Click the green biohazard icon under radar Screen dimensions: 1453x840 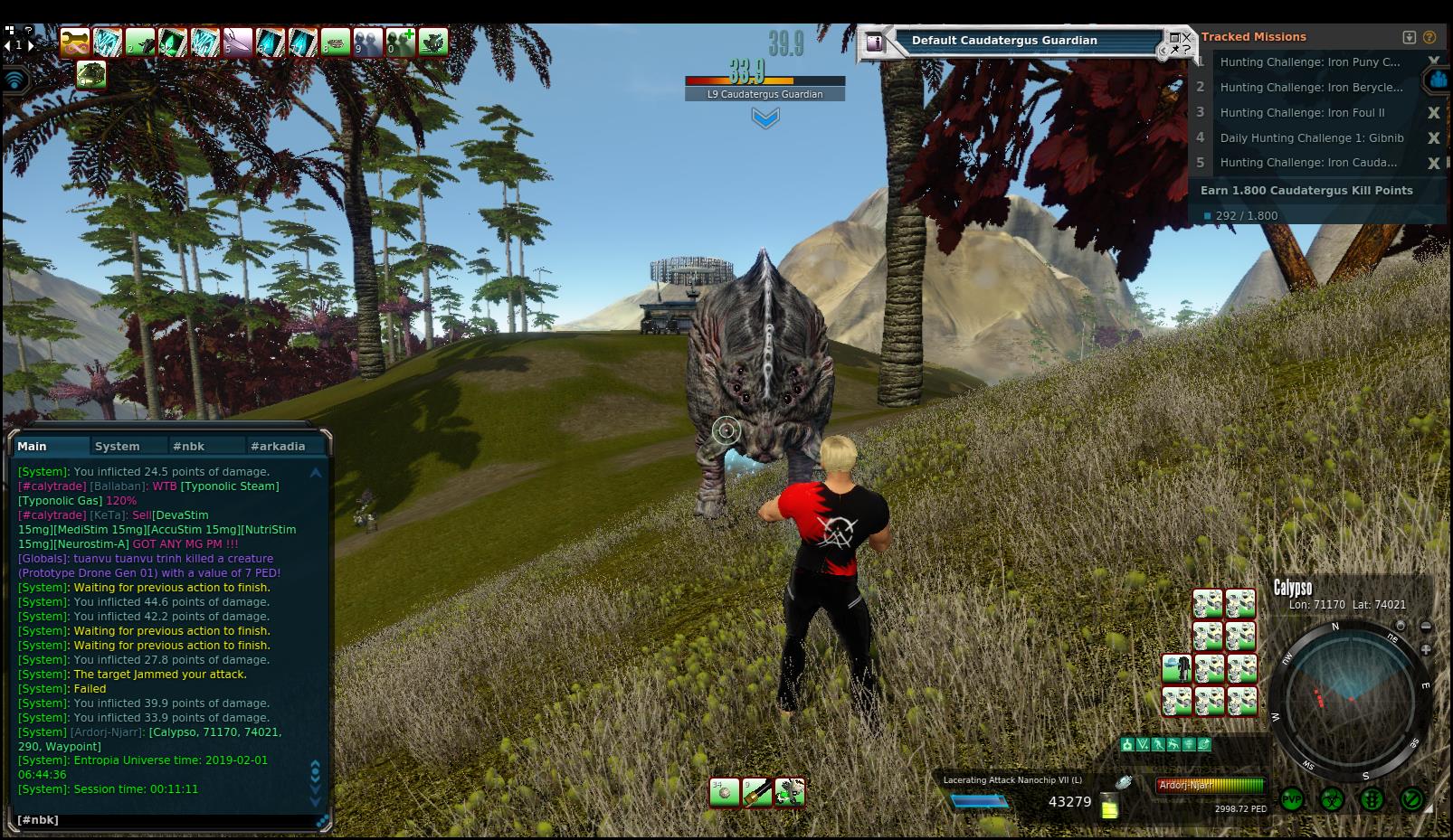pyautogui.click(x=1332, y=799)
